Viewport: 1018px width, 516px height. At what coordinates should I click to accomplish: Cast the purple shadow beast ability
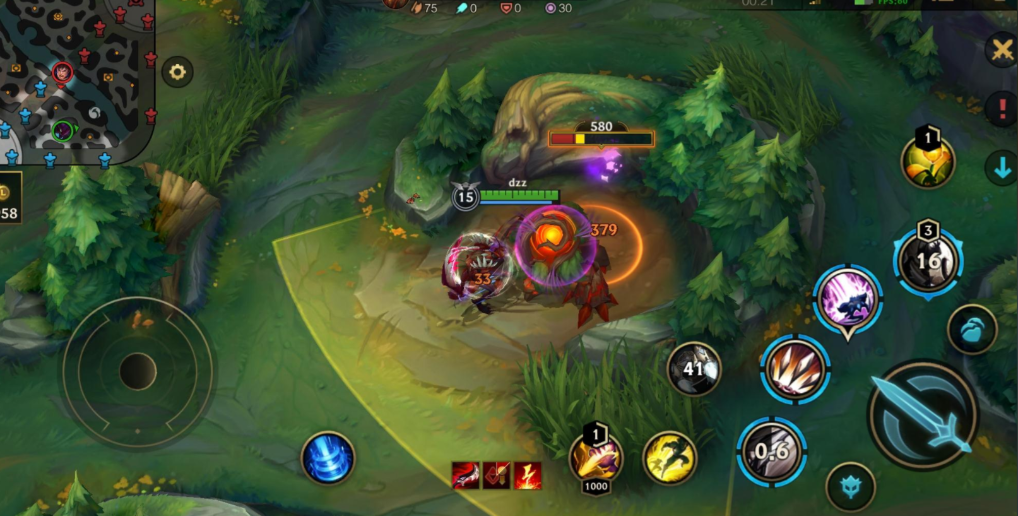point(848,298)
